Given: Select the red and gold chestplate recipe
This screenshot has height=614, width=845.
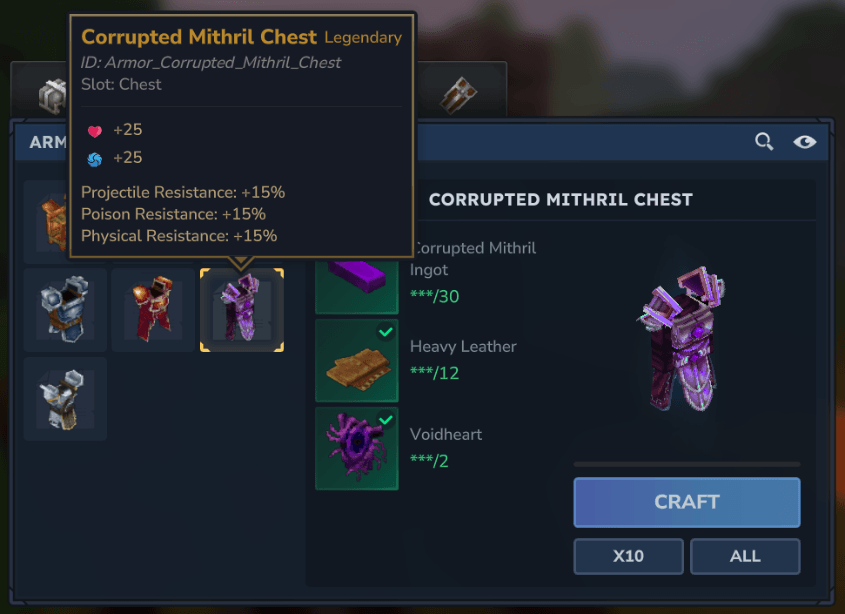Looking at the screenshot, I should point(153,310).
